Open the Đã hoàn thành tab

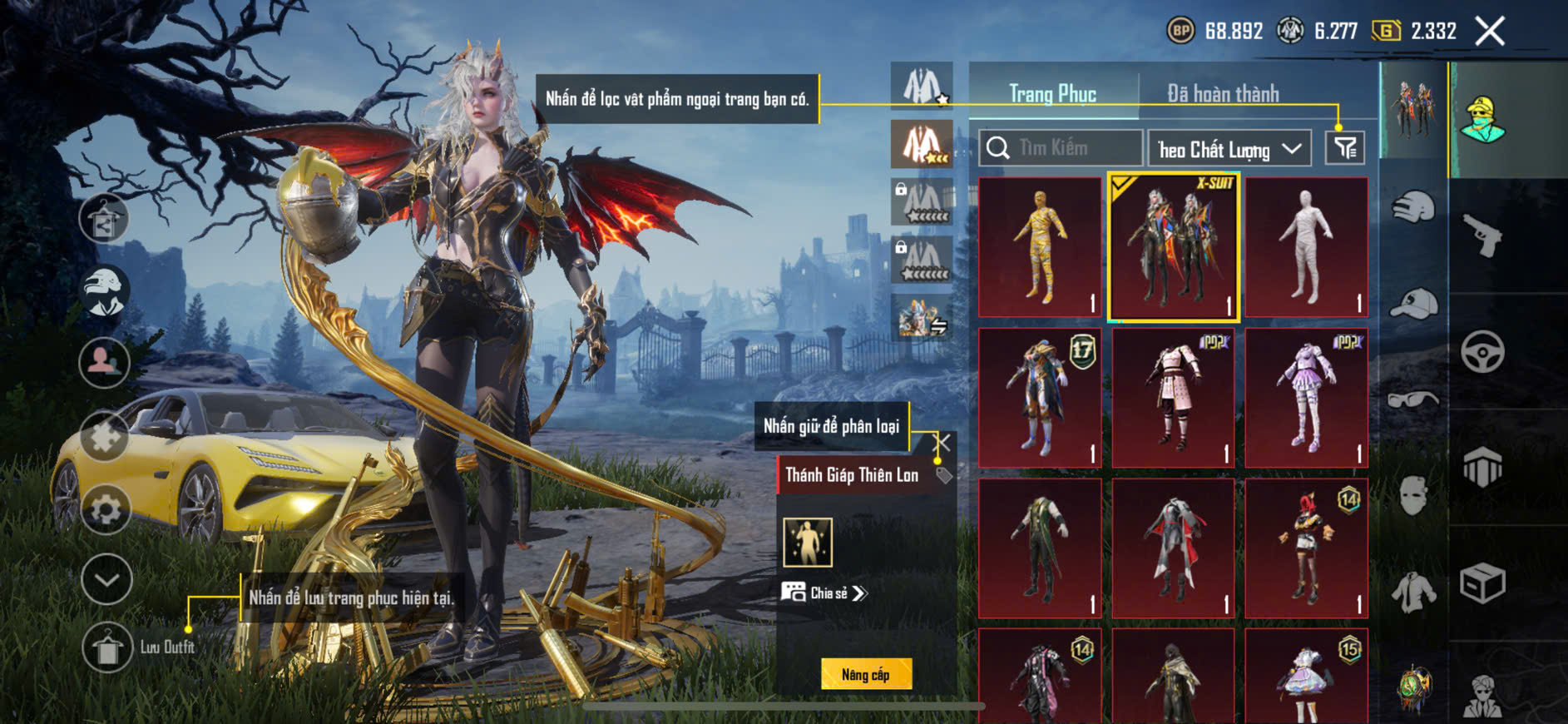pos(1222,94)
